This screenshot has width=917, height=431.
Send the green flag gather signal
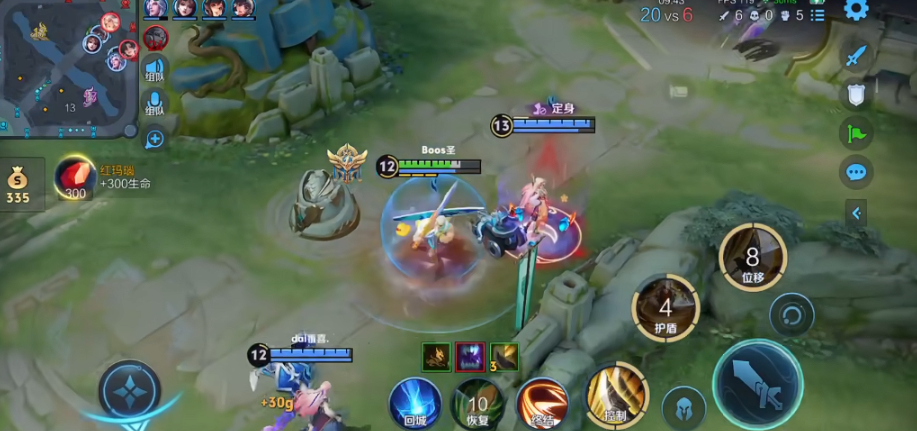[x=855, y=132]
